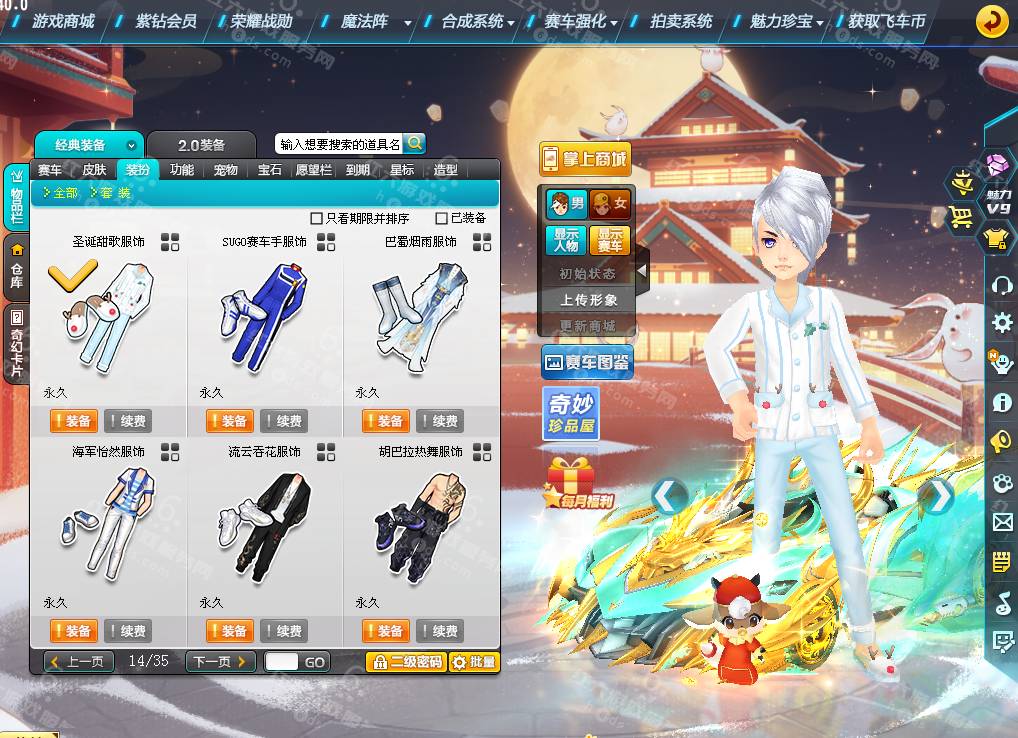Toggle the 只看期限并排序 checkbox

click(x=317, y=218)
